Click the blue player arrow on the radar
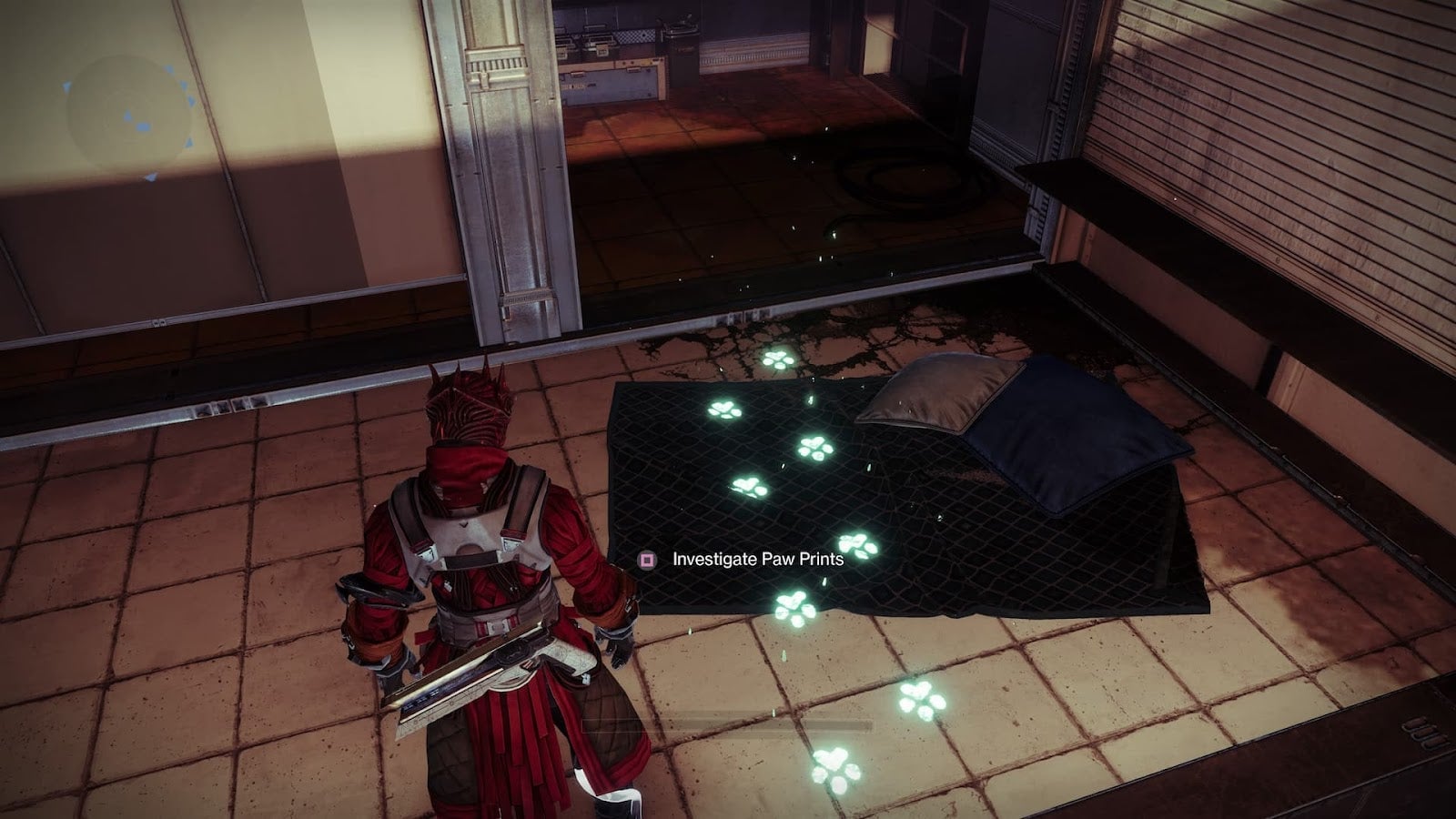The height and width of the screenshot is (819, 1456). (127, 115)
